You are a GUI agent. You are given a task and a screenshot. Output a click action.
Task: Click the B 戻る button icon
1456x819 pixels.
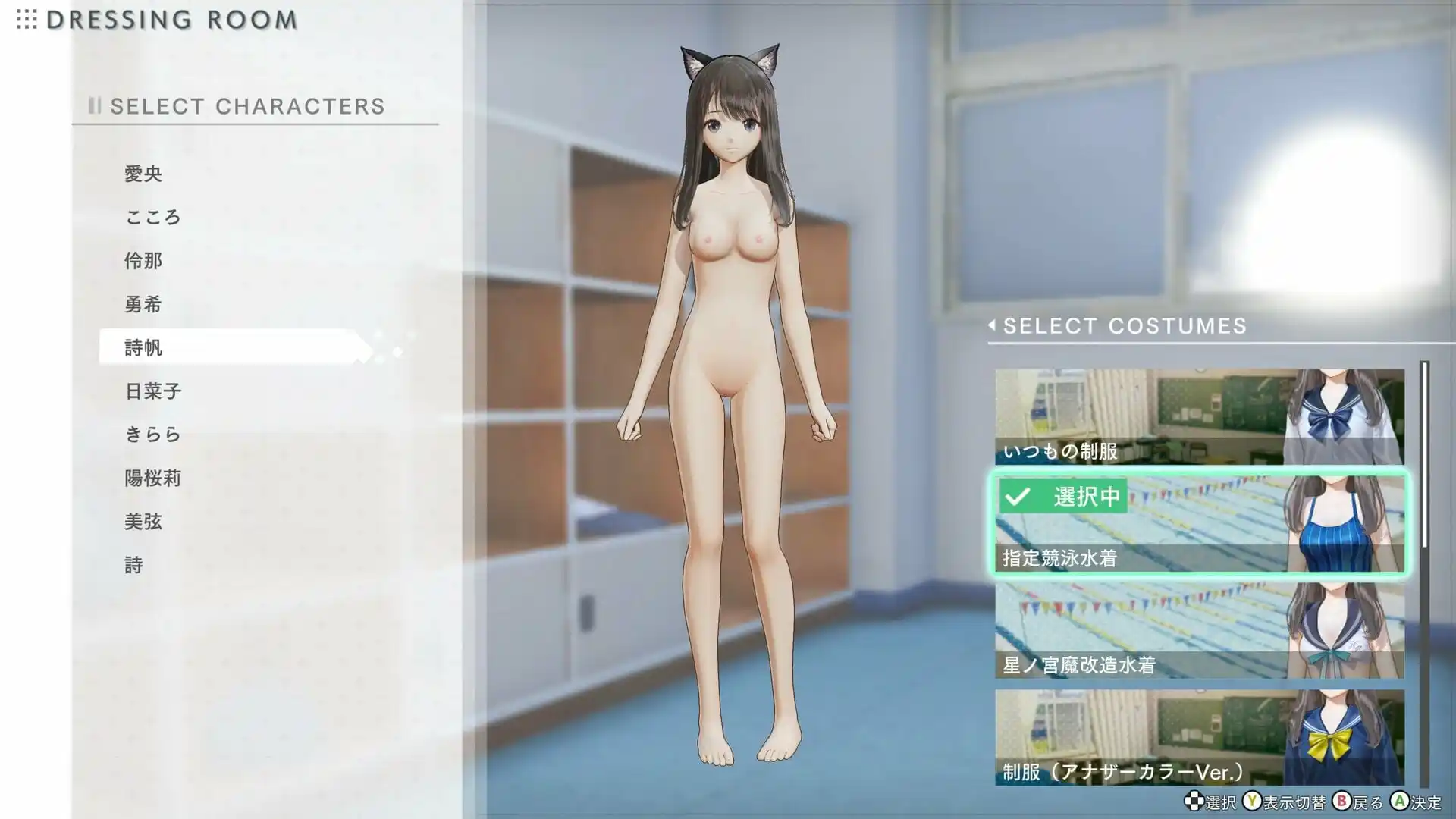point(1344,799)
